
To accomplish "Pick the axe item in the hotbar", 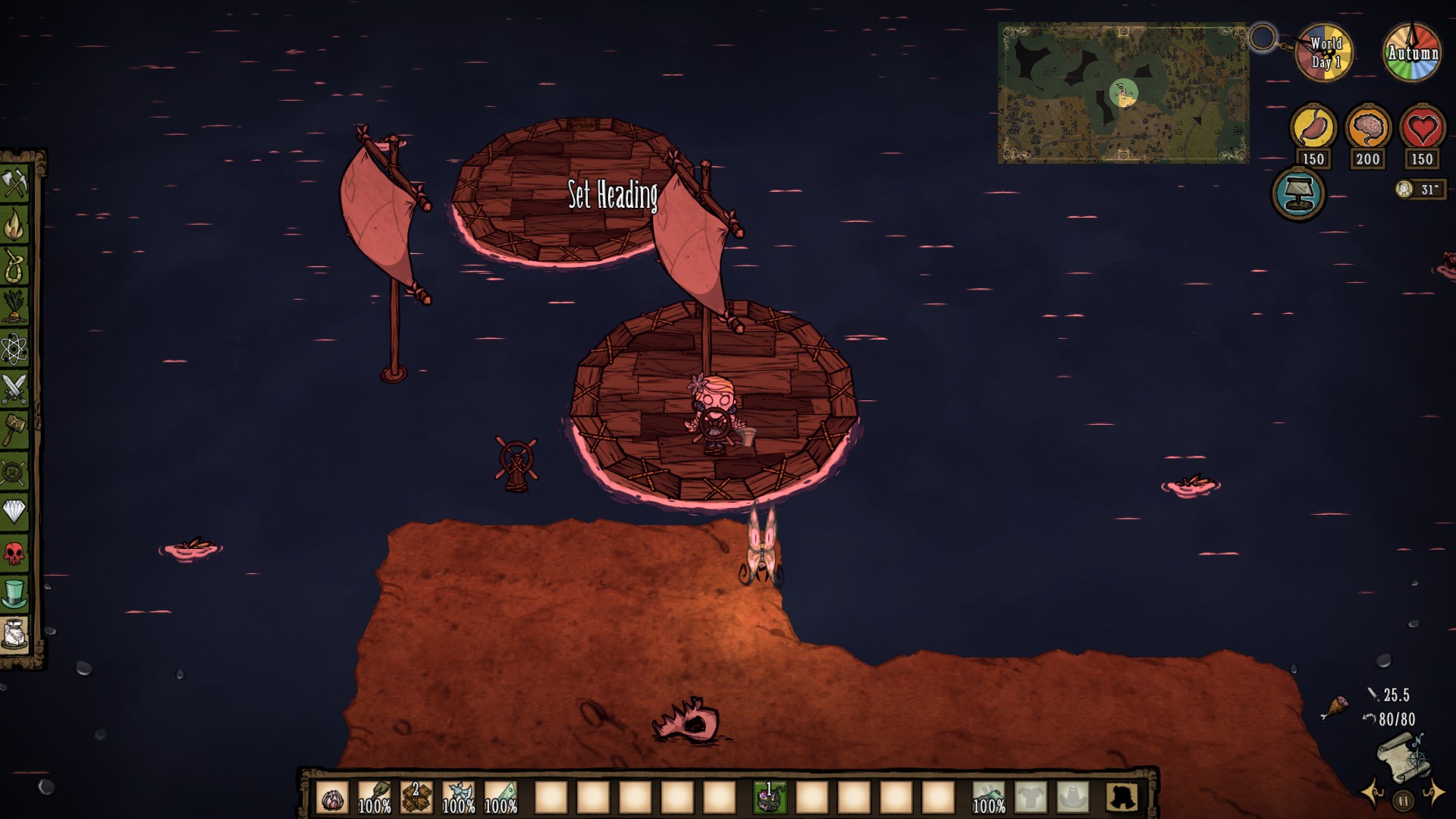I will (459, 798).
